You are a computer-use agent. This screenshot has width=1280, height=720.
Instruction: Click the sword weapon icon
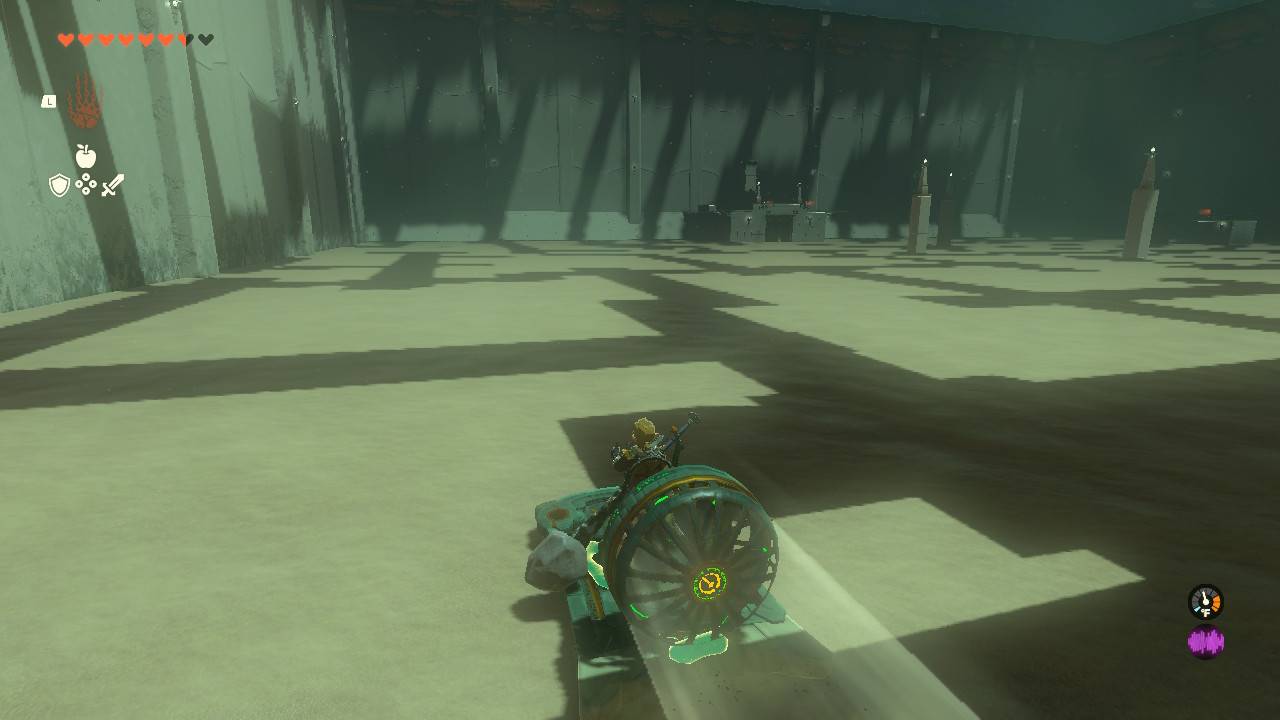coord(114,184)
